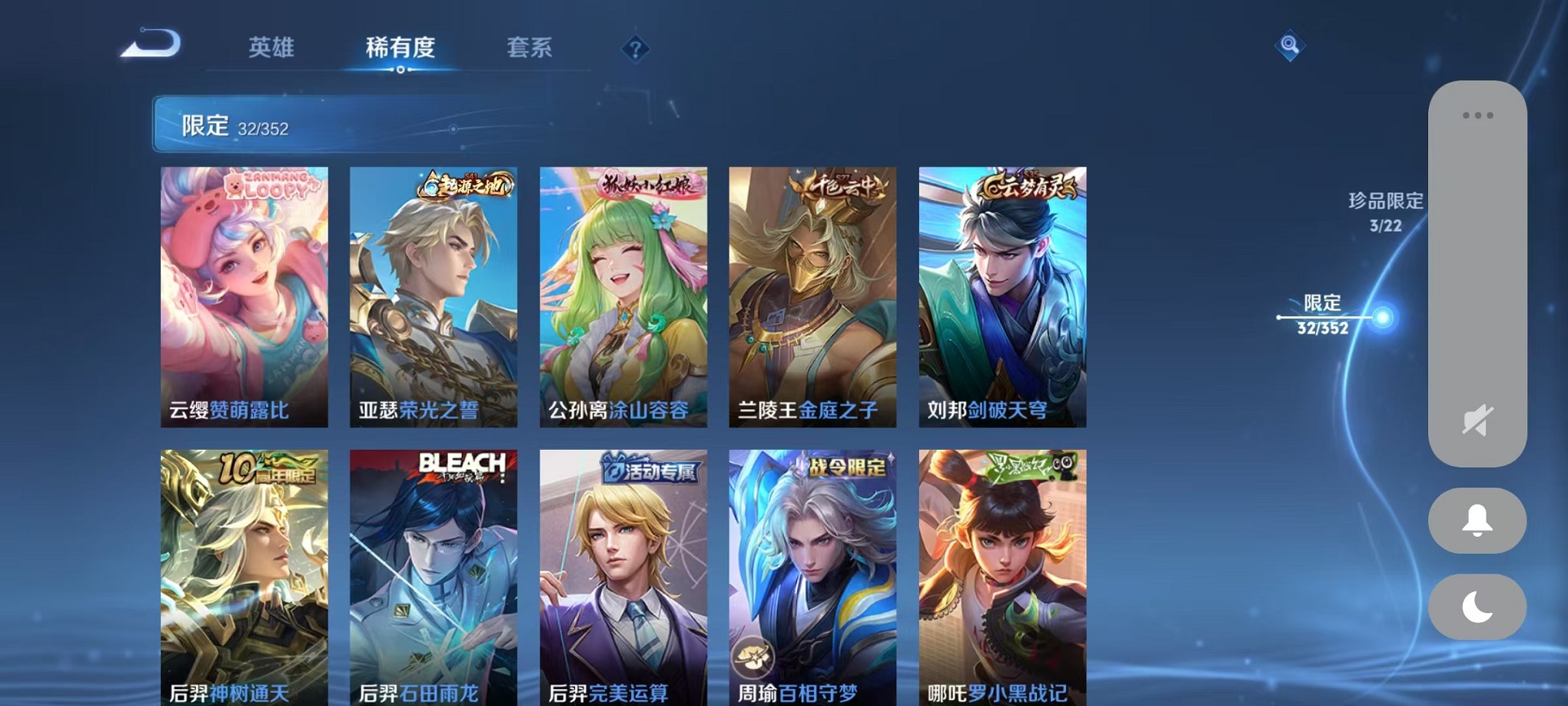This screenshot has width=1568, height=706.
Task: Click the 稀有度 page indicator dot
Action: click(402, 69)
